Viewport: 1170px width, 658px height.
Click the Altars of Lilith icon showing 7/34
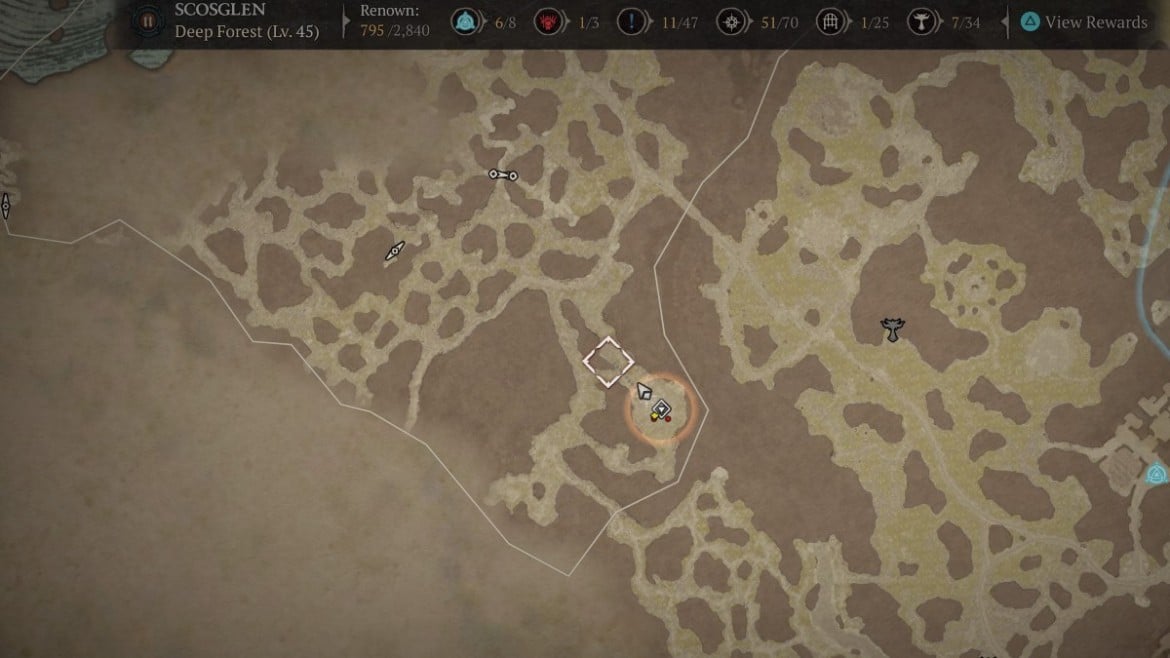[x=922, y=22]
